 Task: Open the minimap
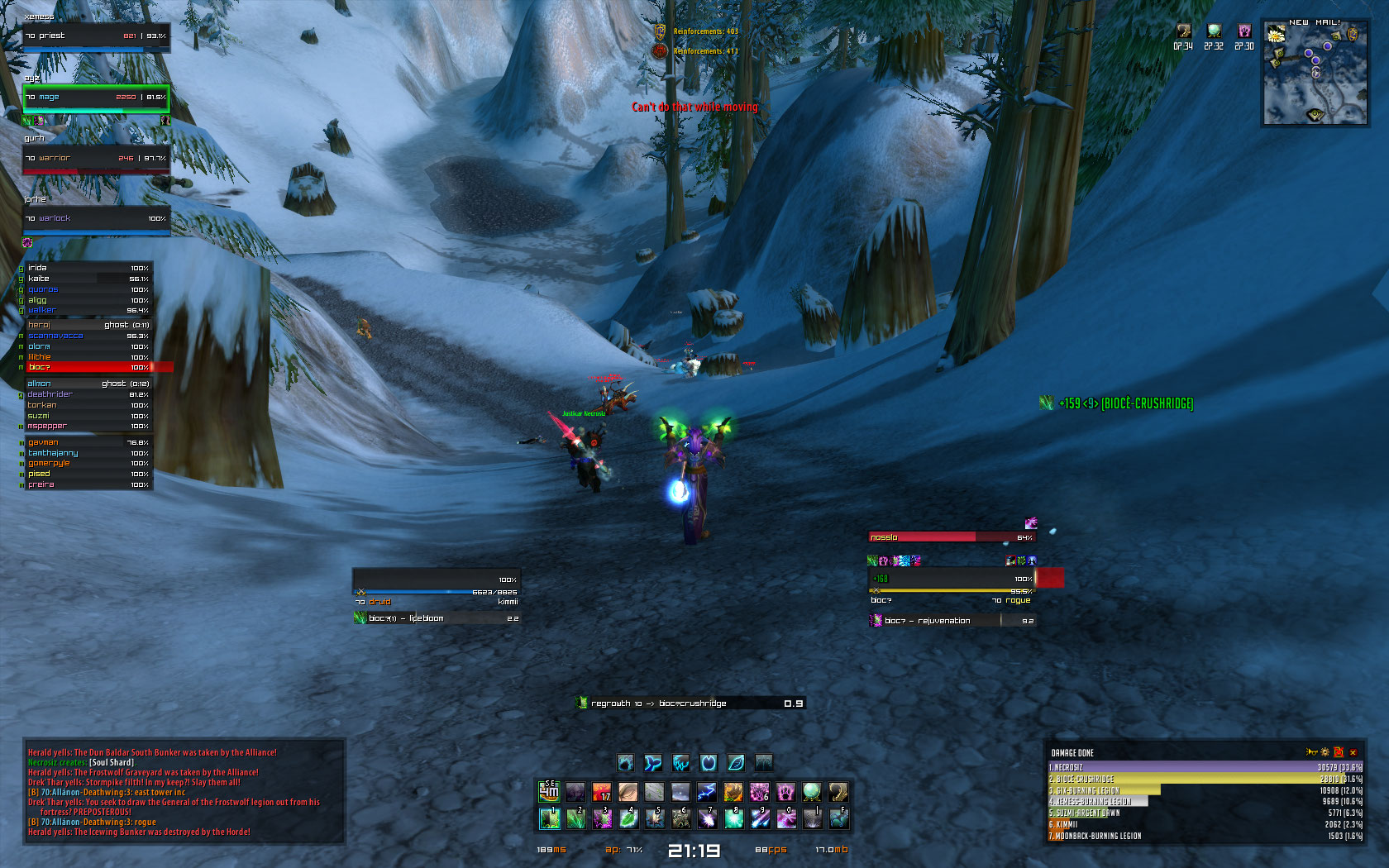(x=1315, y=76)
